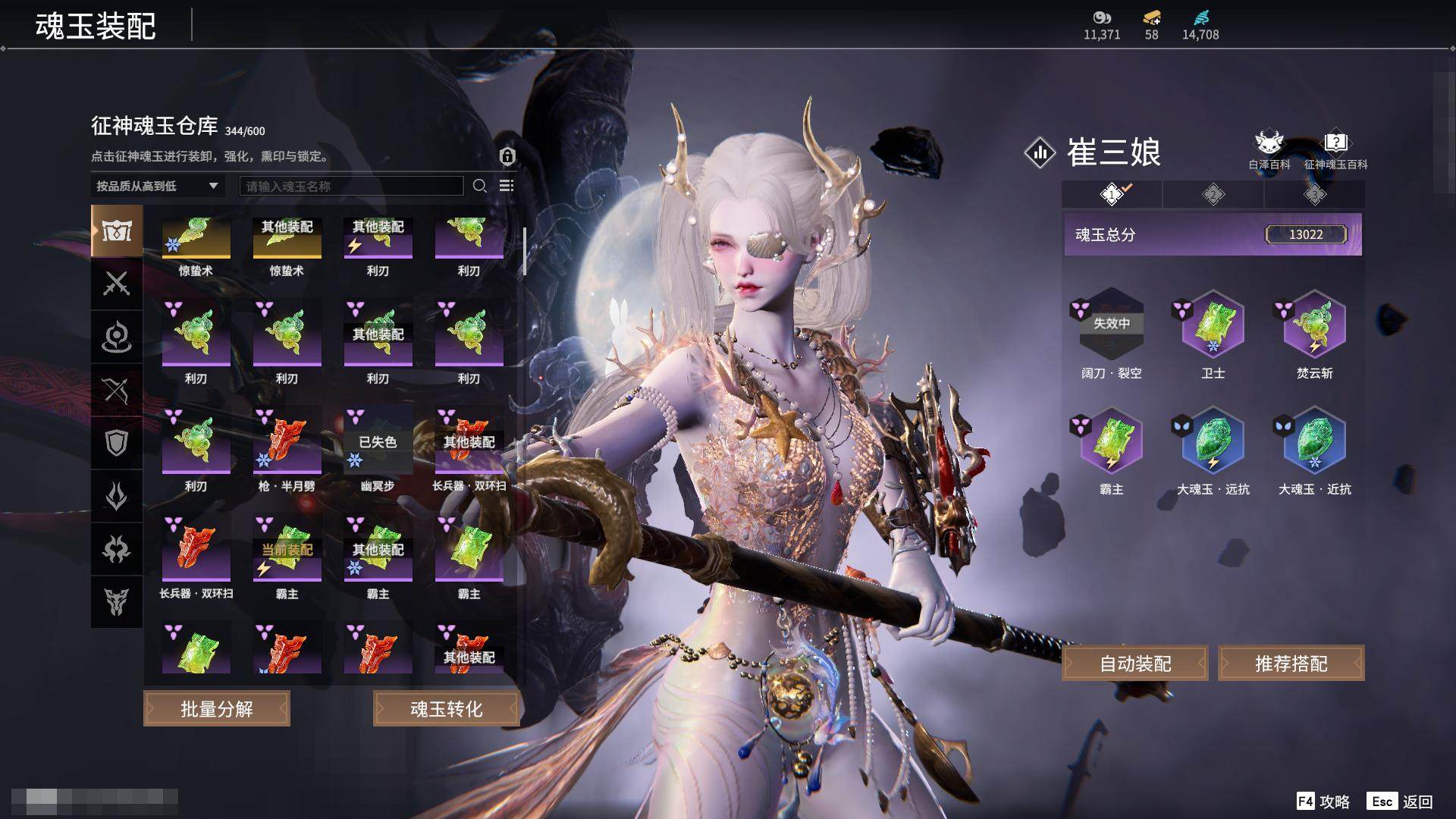Switch to the shield category tab

point(116,443)
